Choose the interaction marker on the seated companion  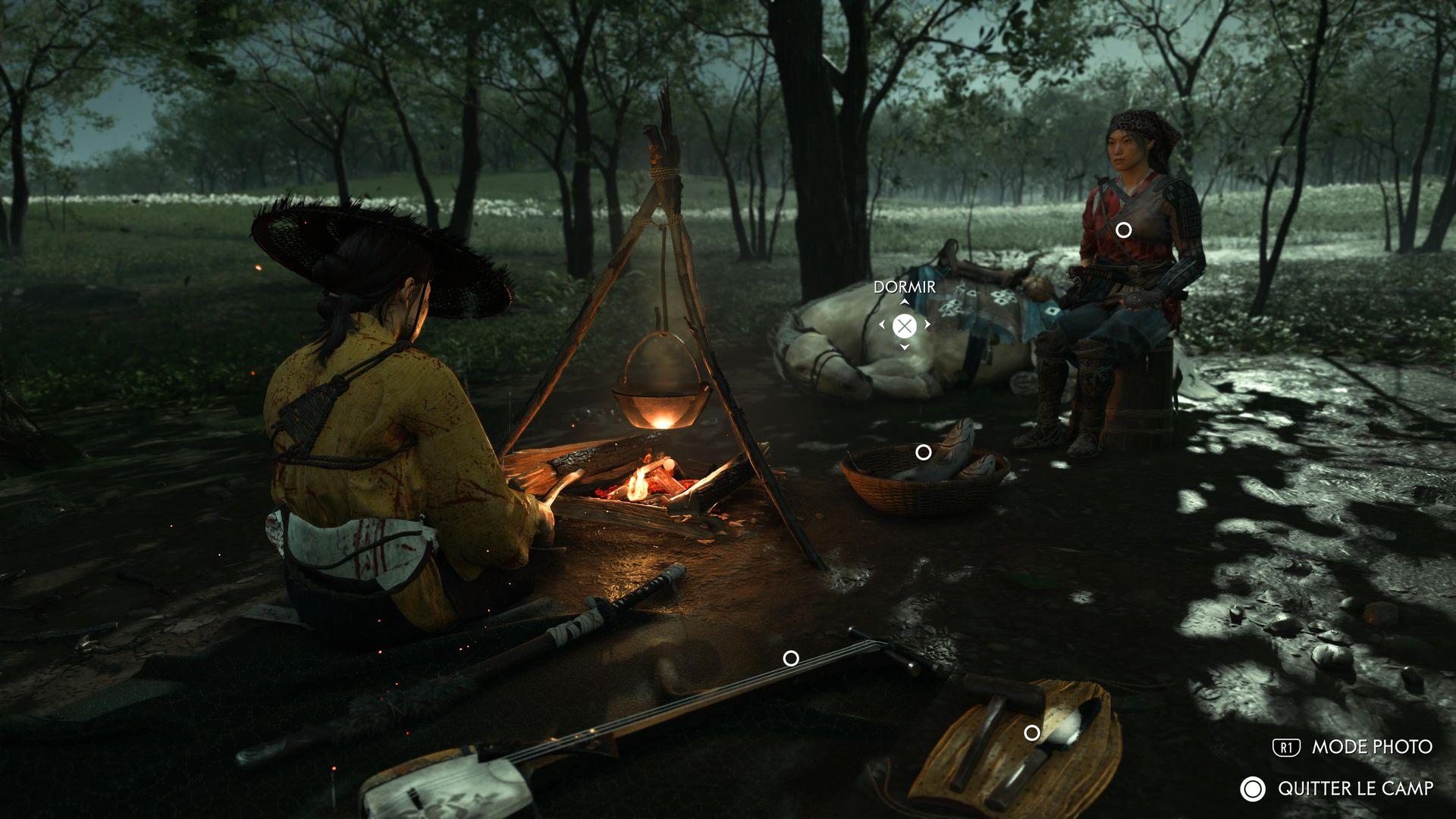pos(1123,230)
